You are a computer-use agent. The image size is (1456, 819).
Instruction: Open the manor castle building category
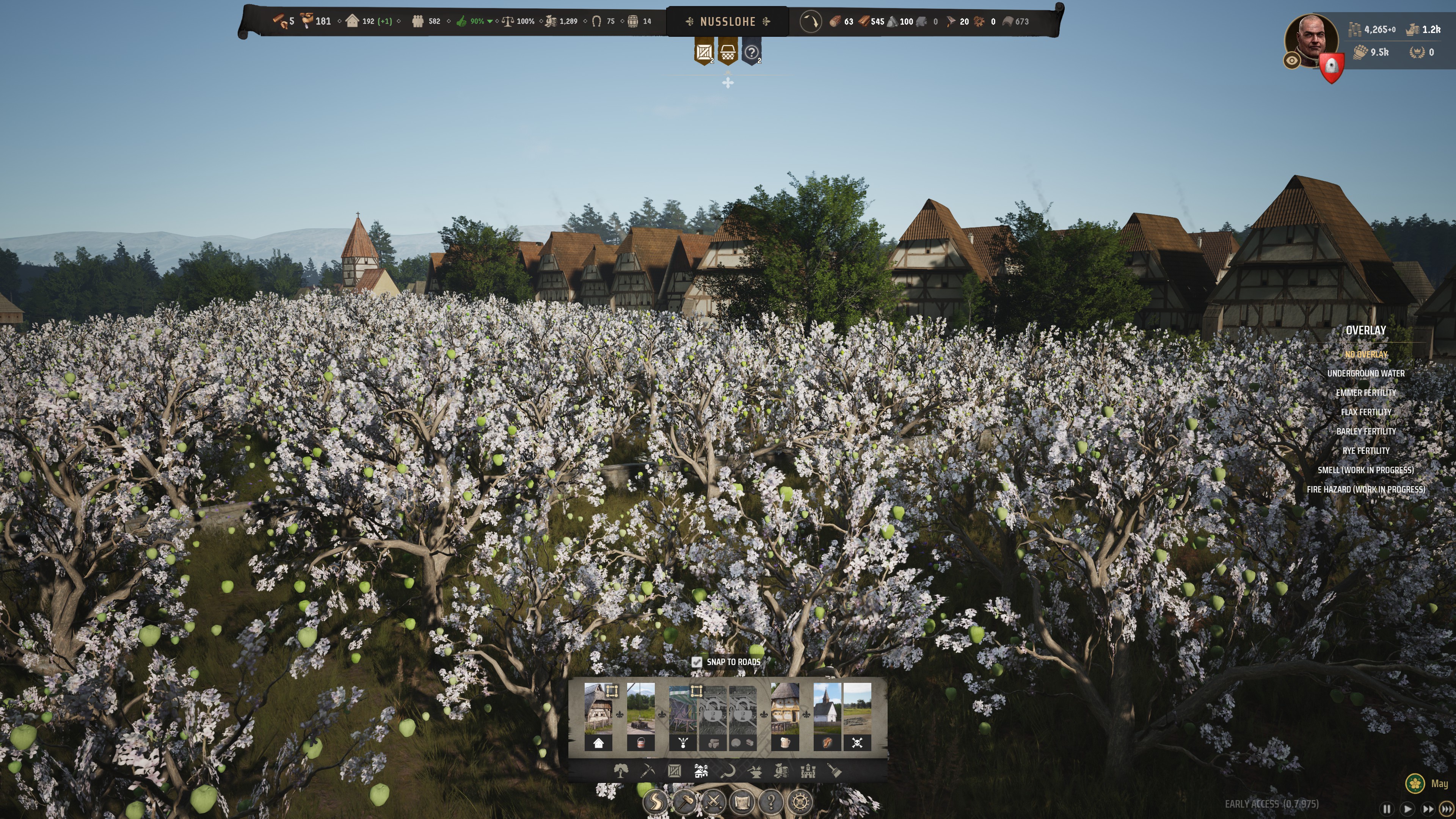click(808, 770)
